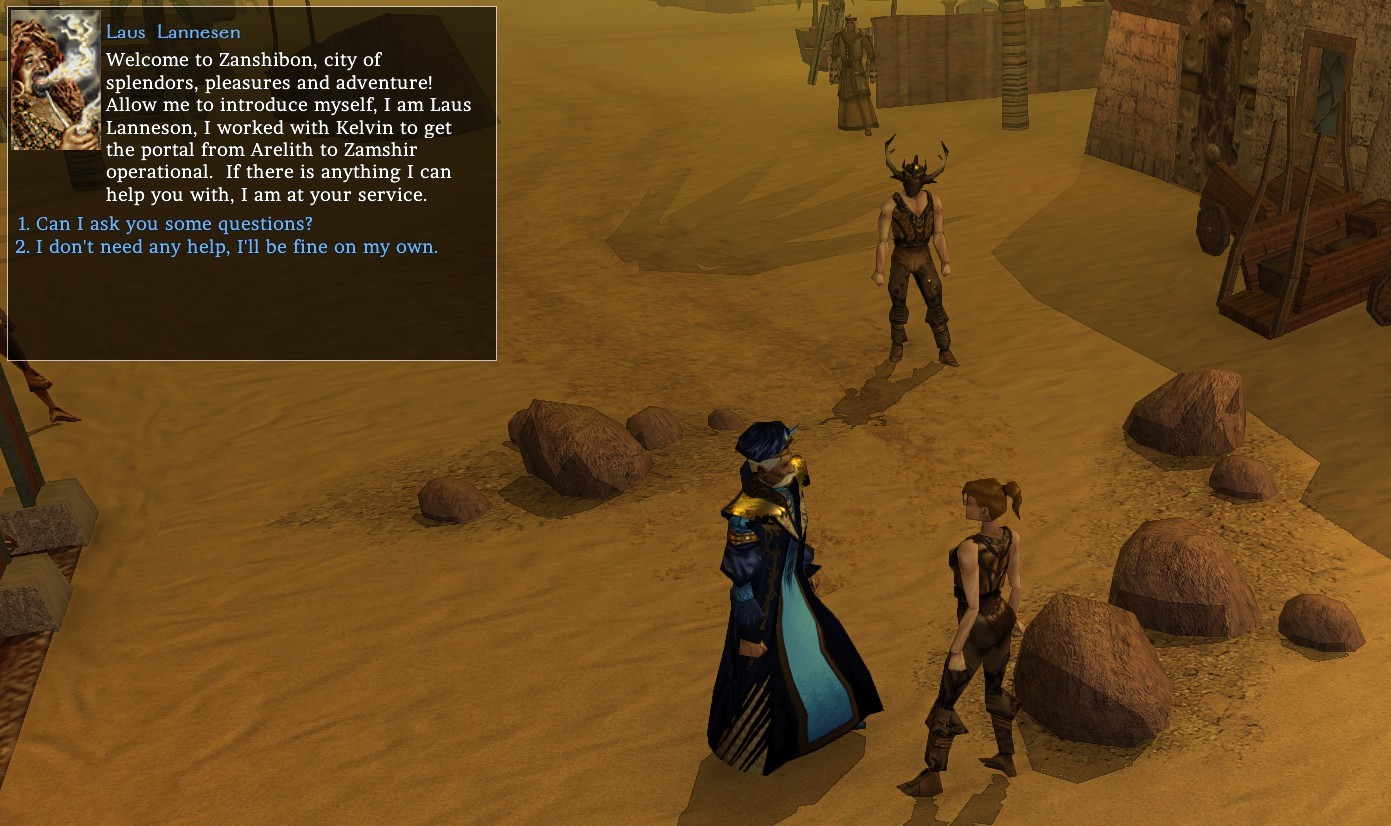Select "I don't need any help" reply

pyautogui.click(x=236, y=247)
